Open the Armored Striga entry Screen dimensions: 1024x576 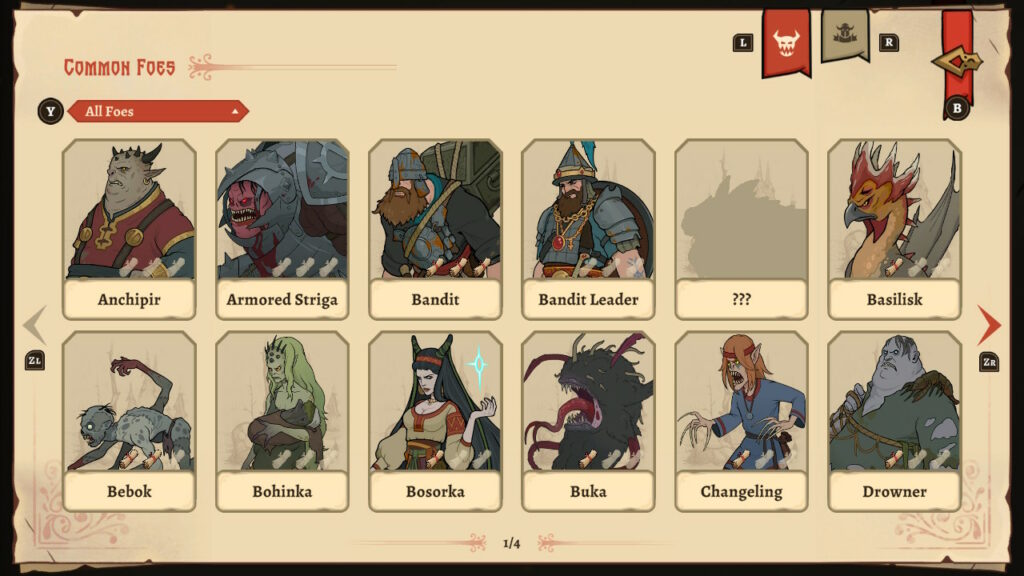[x=282, y=228]
